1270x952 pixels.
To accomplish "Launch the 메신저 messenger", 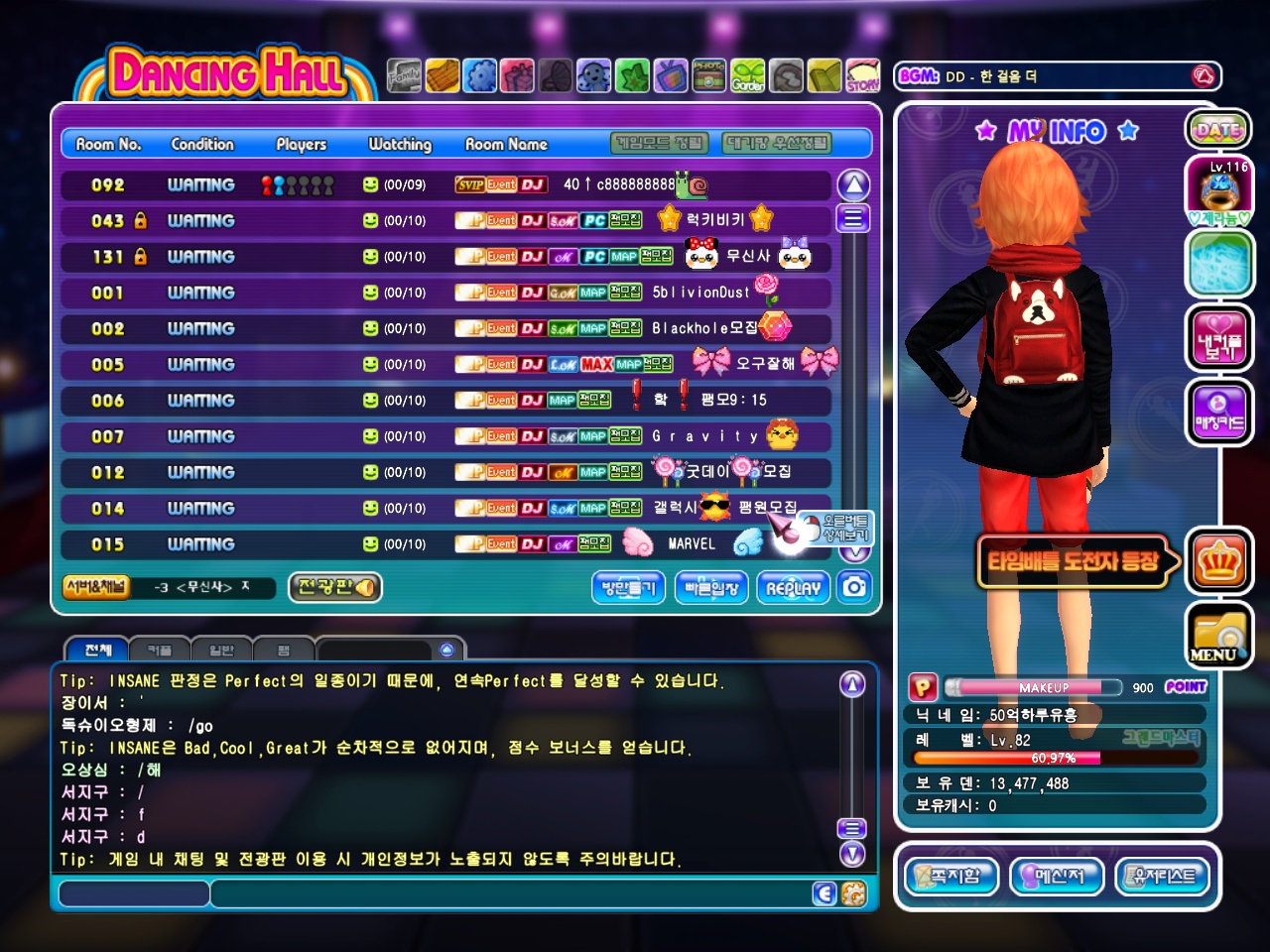I will tap(1057, 876).
